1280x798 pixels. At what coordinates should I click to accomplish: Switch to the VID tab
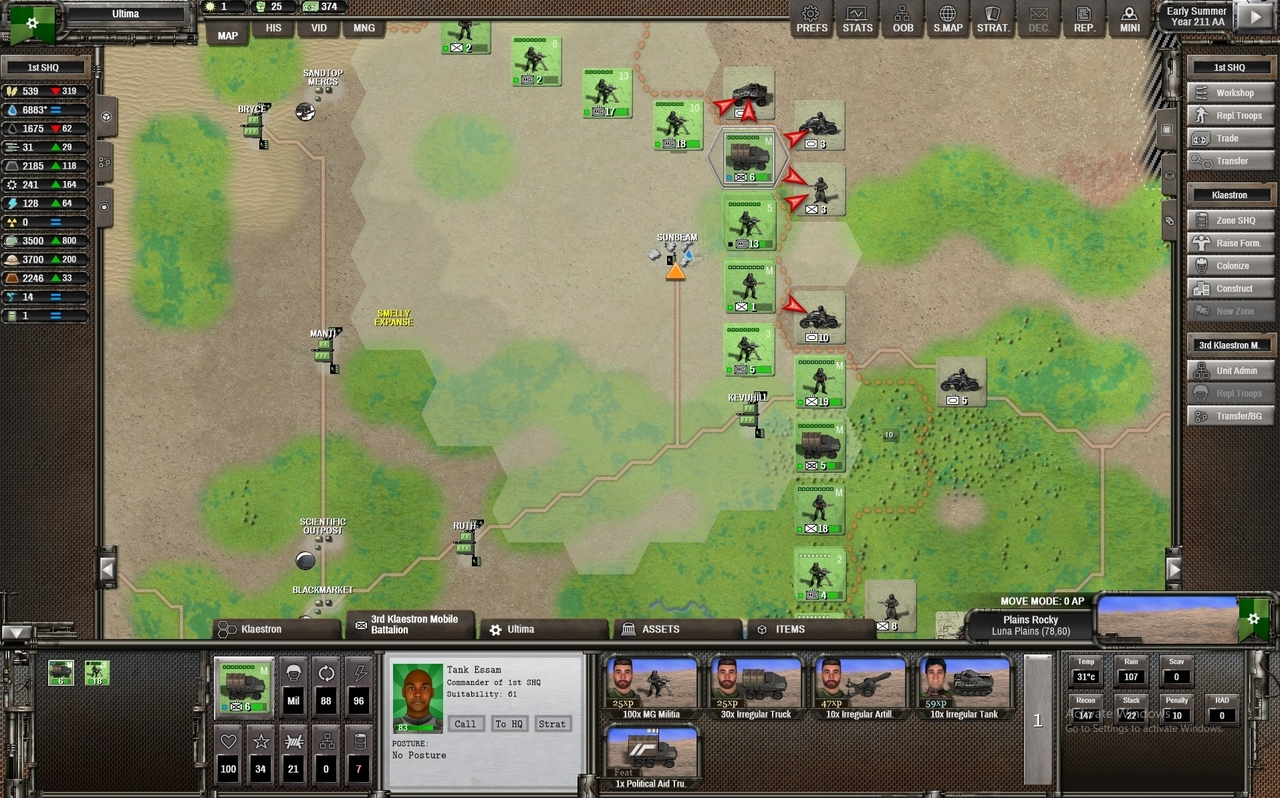pos(318,29)
